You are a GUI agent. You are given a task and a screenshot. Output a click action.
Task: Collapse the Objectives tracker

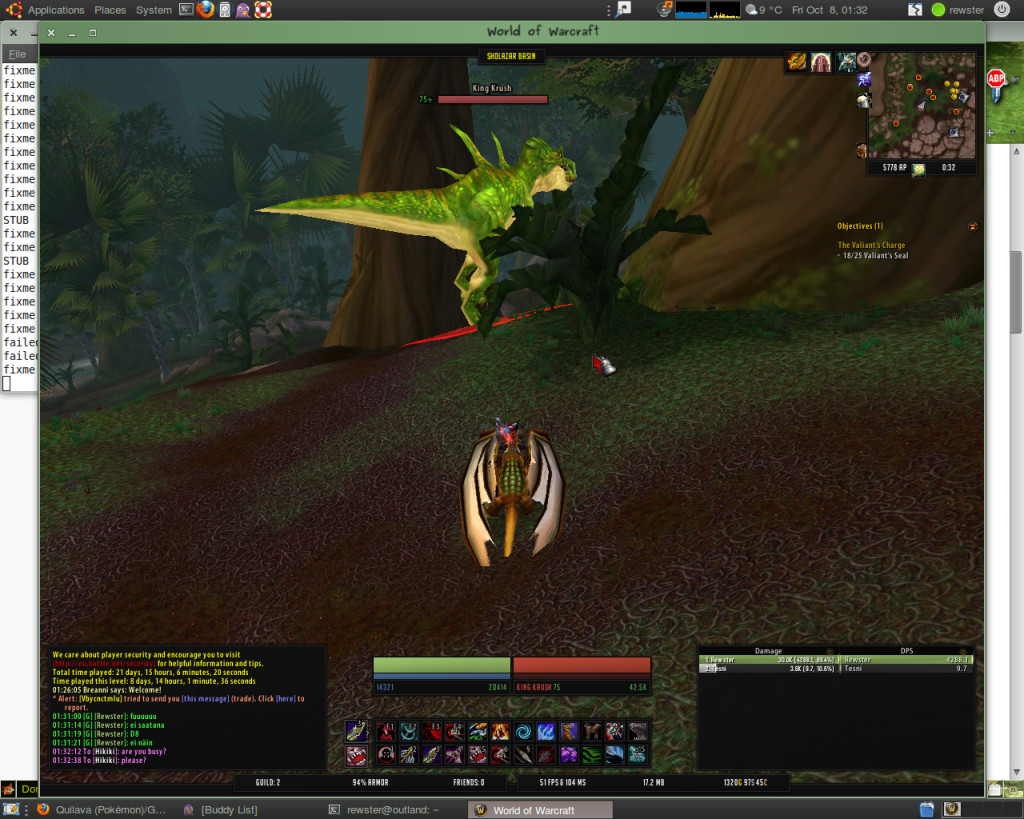click(x=973, y=227)
